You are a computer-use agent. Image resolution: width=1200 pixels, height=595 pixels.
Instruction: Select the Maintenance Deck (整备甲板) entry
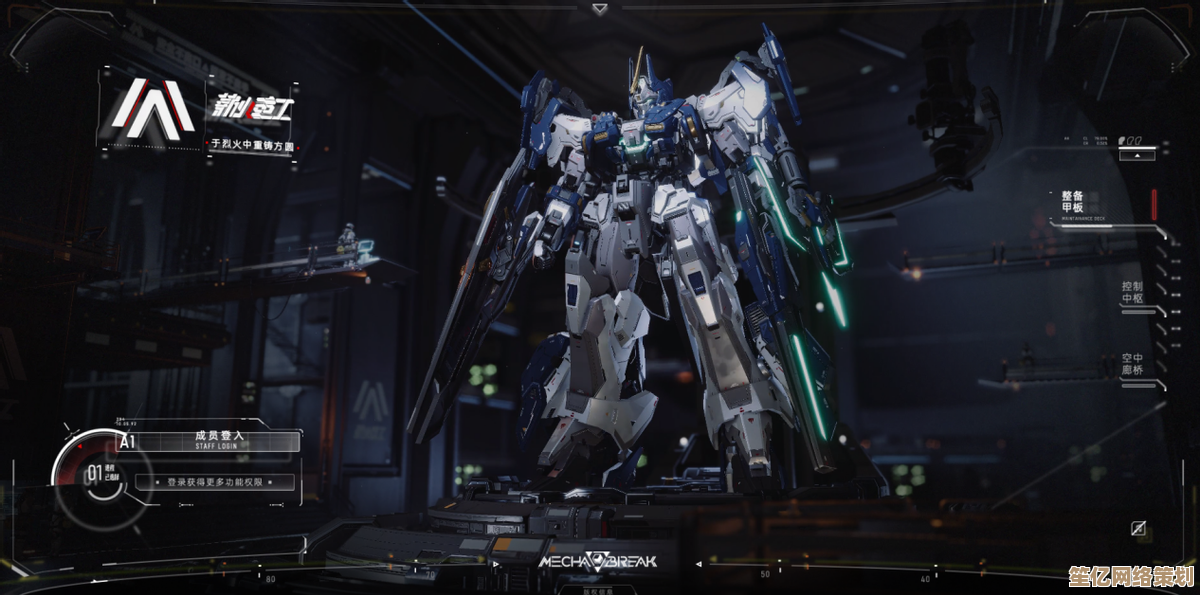1072,201
